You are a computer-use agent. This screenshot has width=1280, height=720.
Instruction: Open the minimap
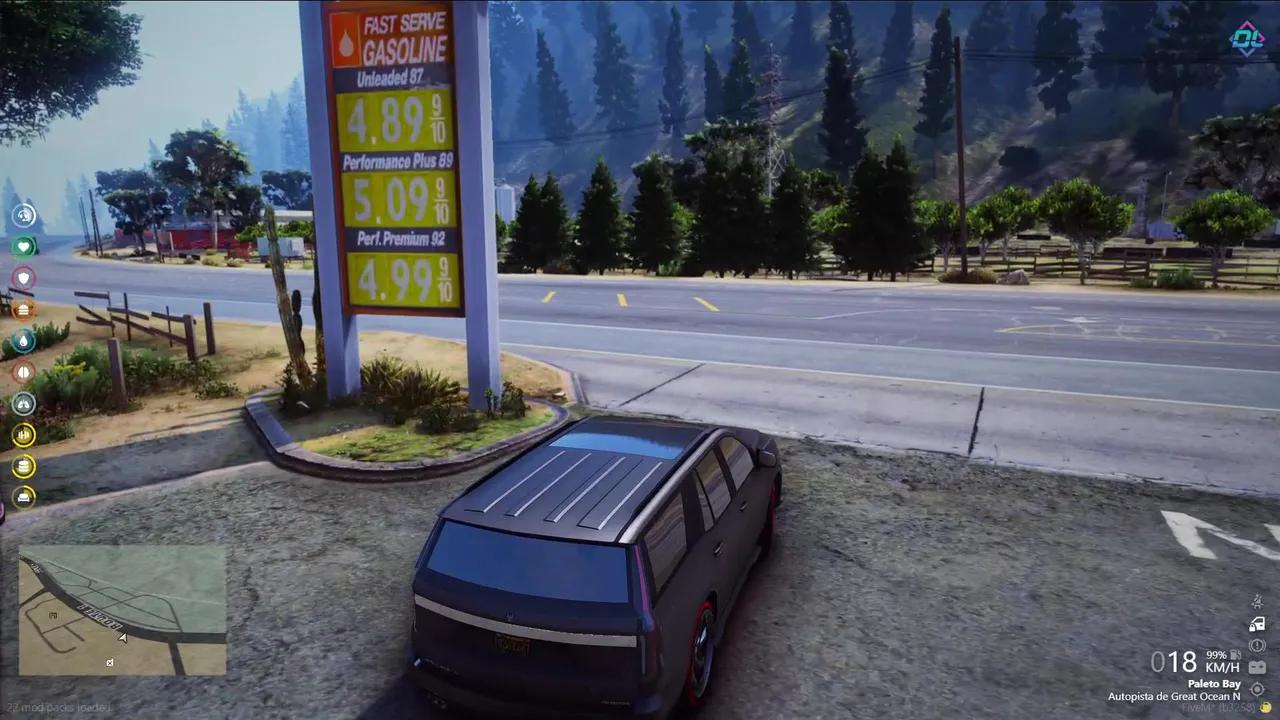[x=122, y=610]
